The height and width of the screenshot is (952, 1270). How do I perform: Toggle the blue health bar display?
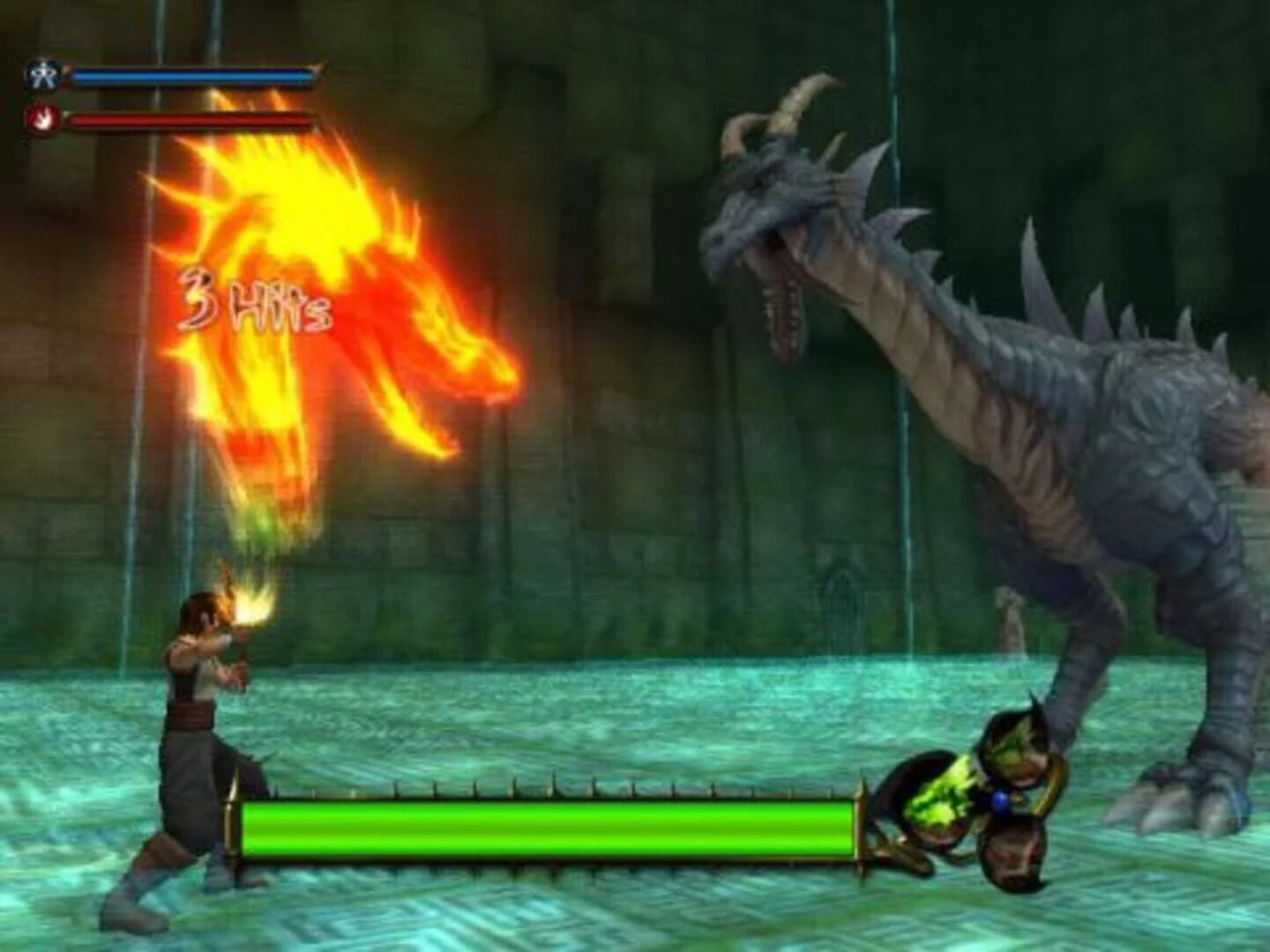point(194,78)
